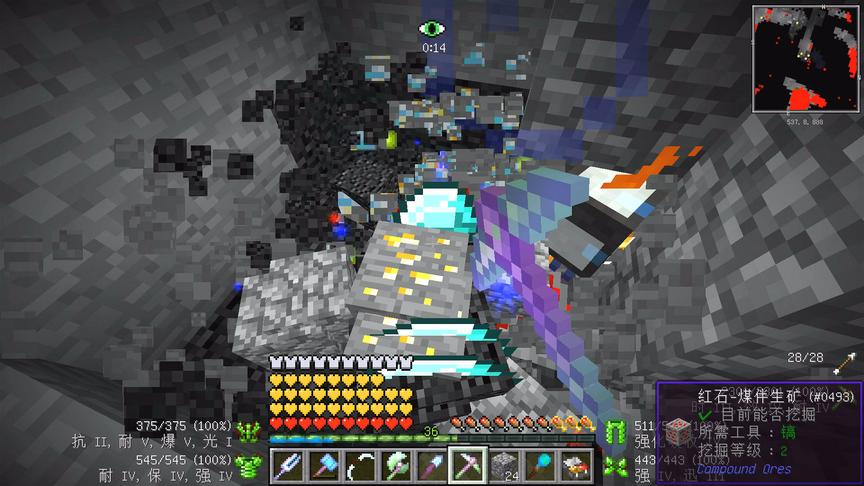Select the blue orb wand hotbar slot
The height and width of the screenshot is (486, 864).
[539, 465]
